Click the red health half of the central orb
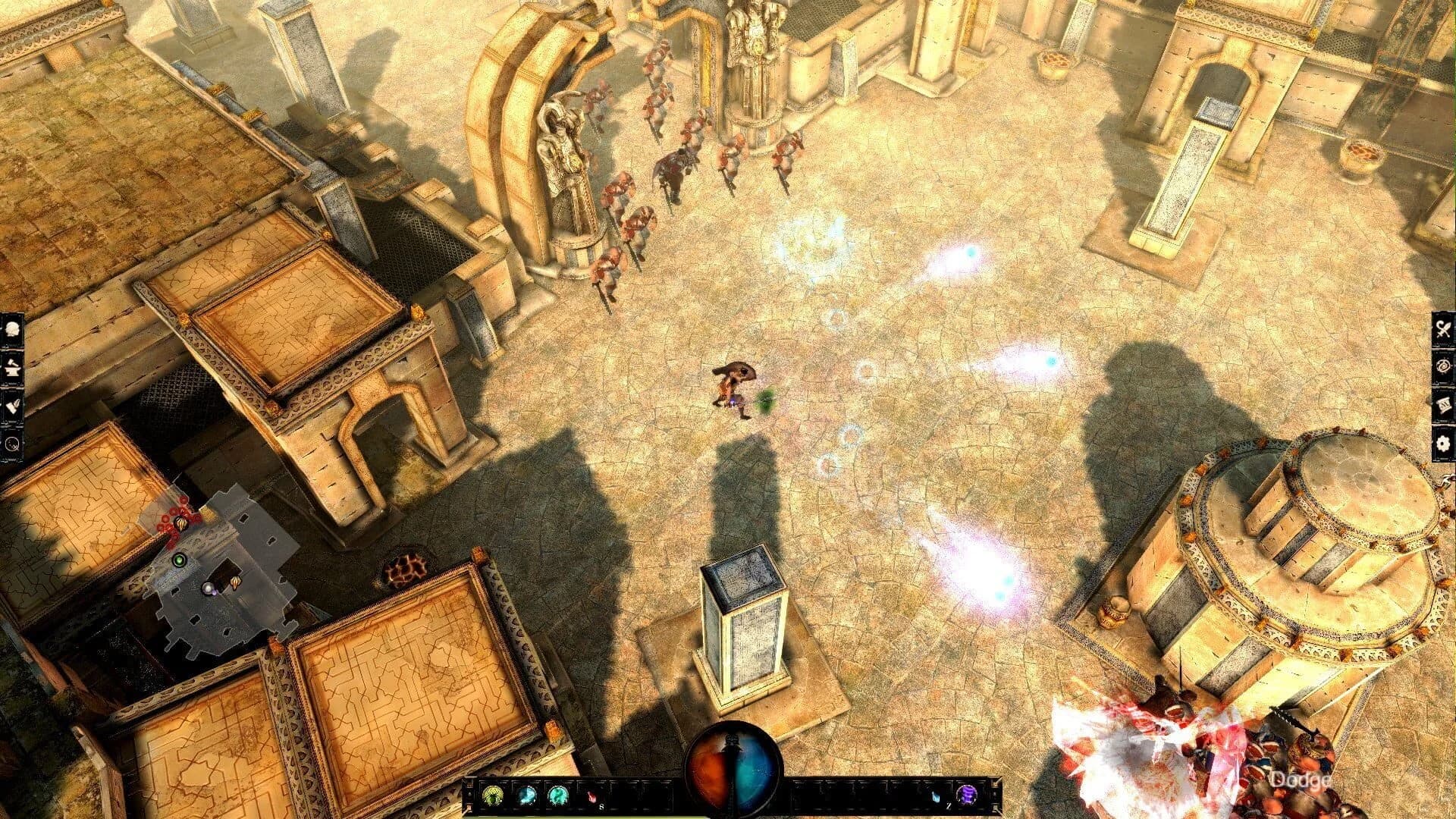Viewport: 1456px width, 819px height. coord(705,773)
